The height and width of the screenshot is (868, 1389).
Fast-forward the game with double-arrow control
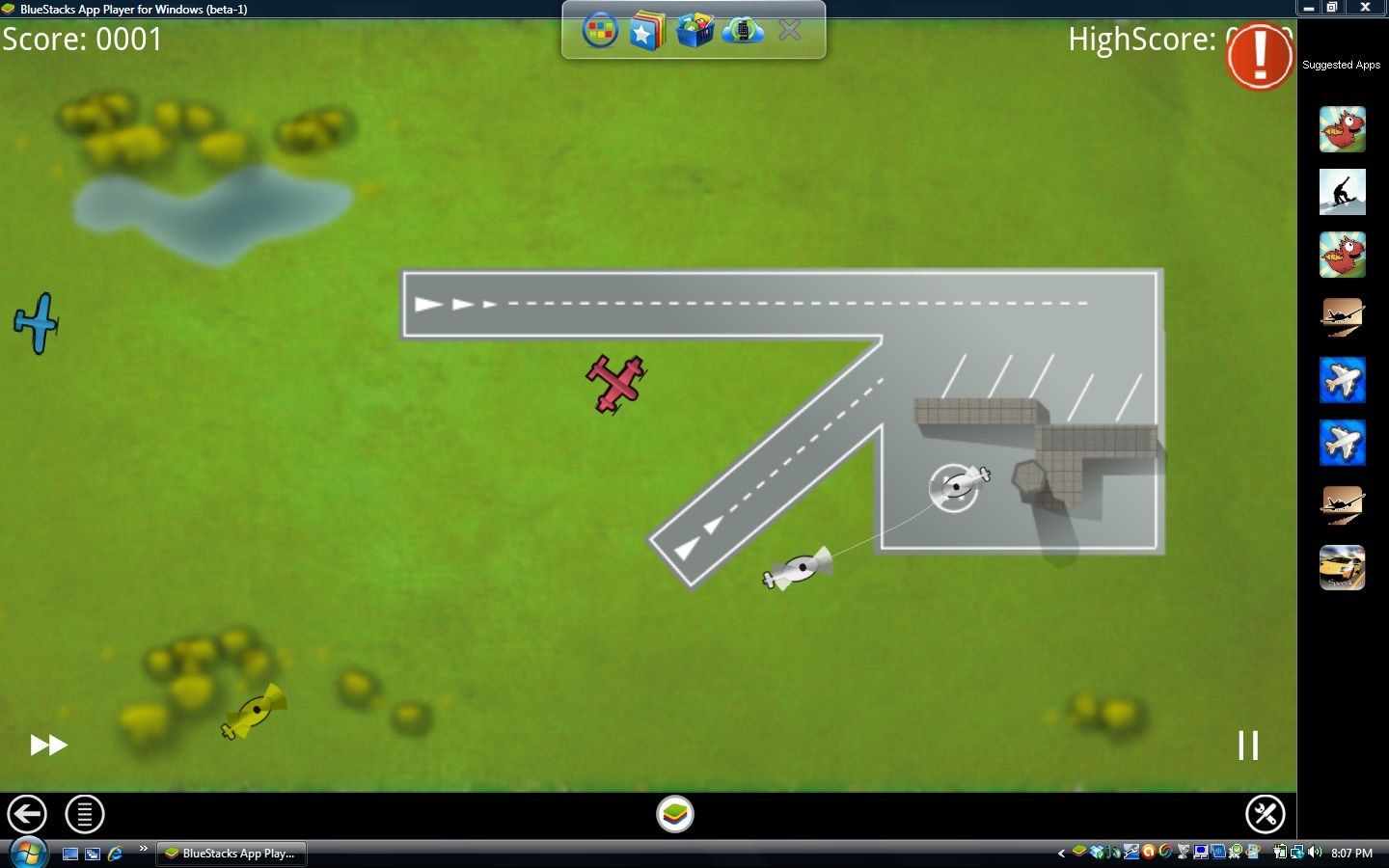pos(46,745)
